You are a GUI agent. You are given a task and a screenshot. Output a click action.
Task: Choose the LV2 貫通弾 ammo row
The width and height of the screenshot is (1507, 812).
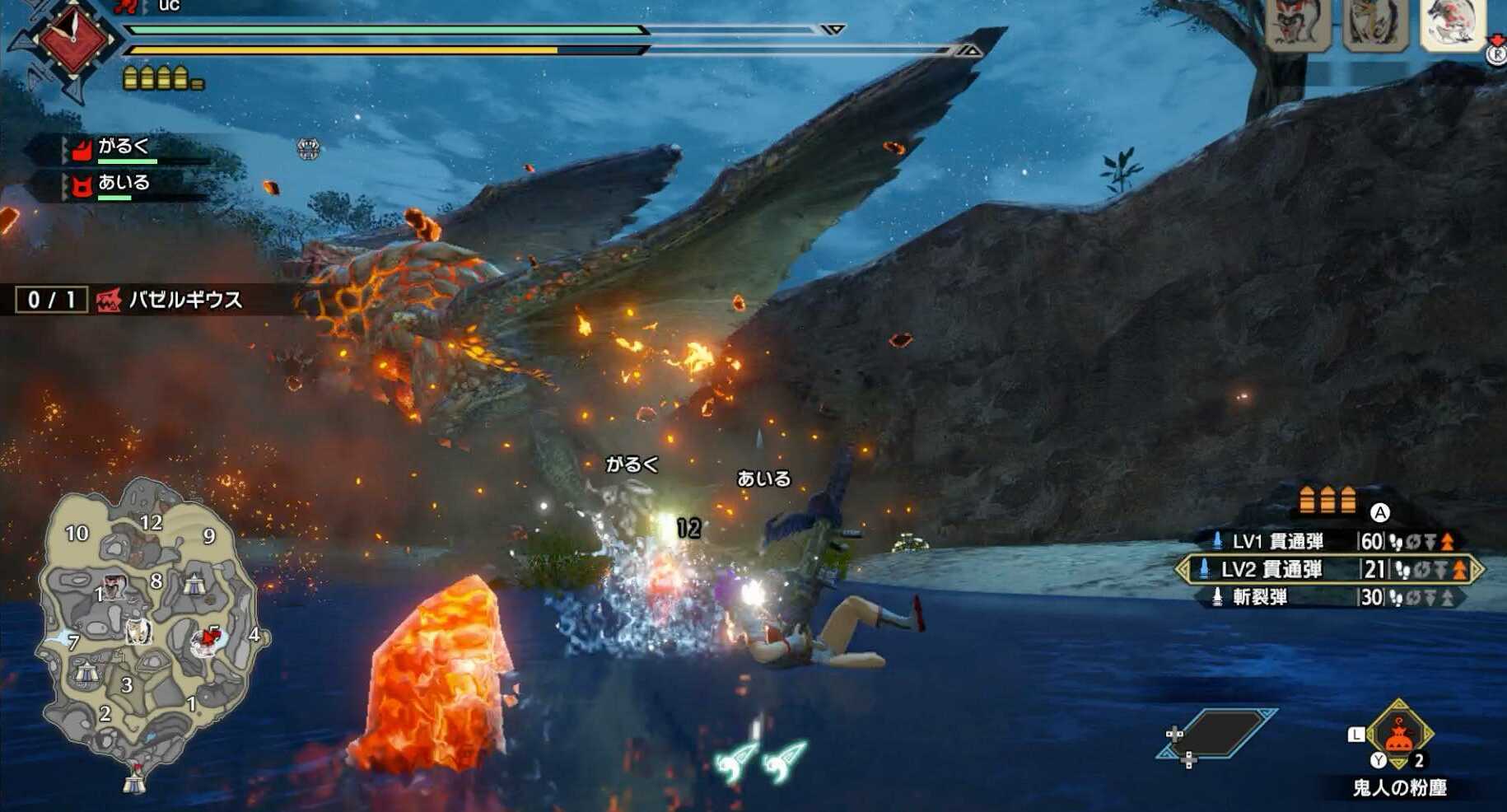click(1330, 569)
